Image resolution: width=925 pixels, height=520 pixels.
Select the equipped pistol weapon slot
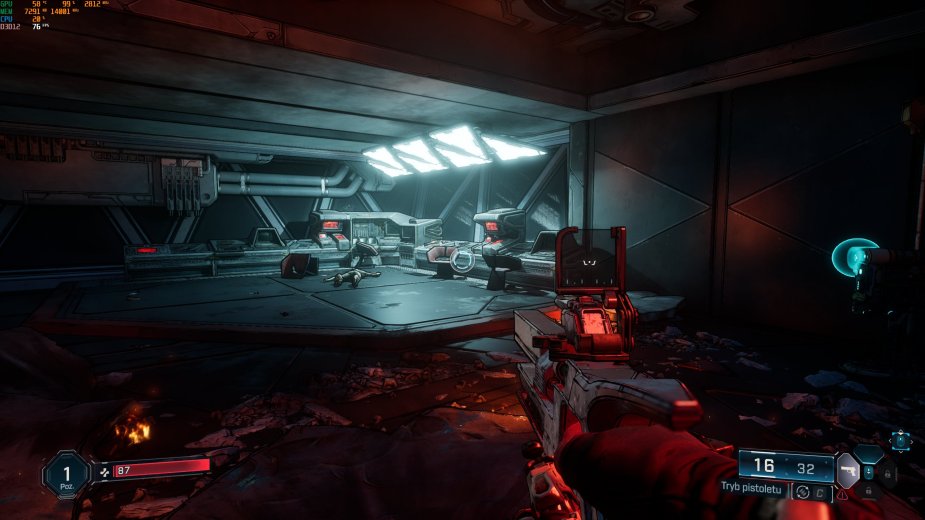[x=847, y=469]
